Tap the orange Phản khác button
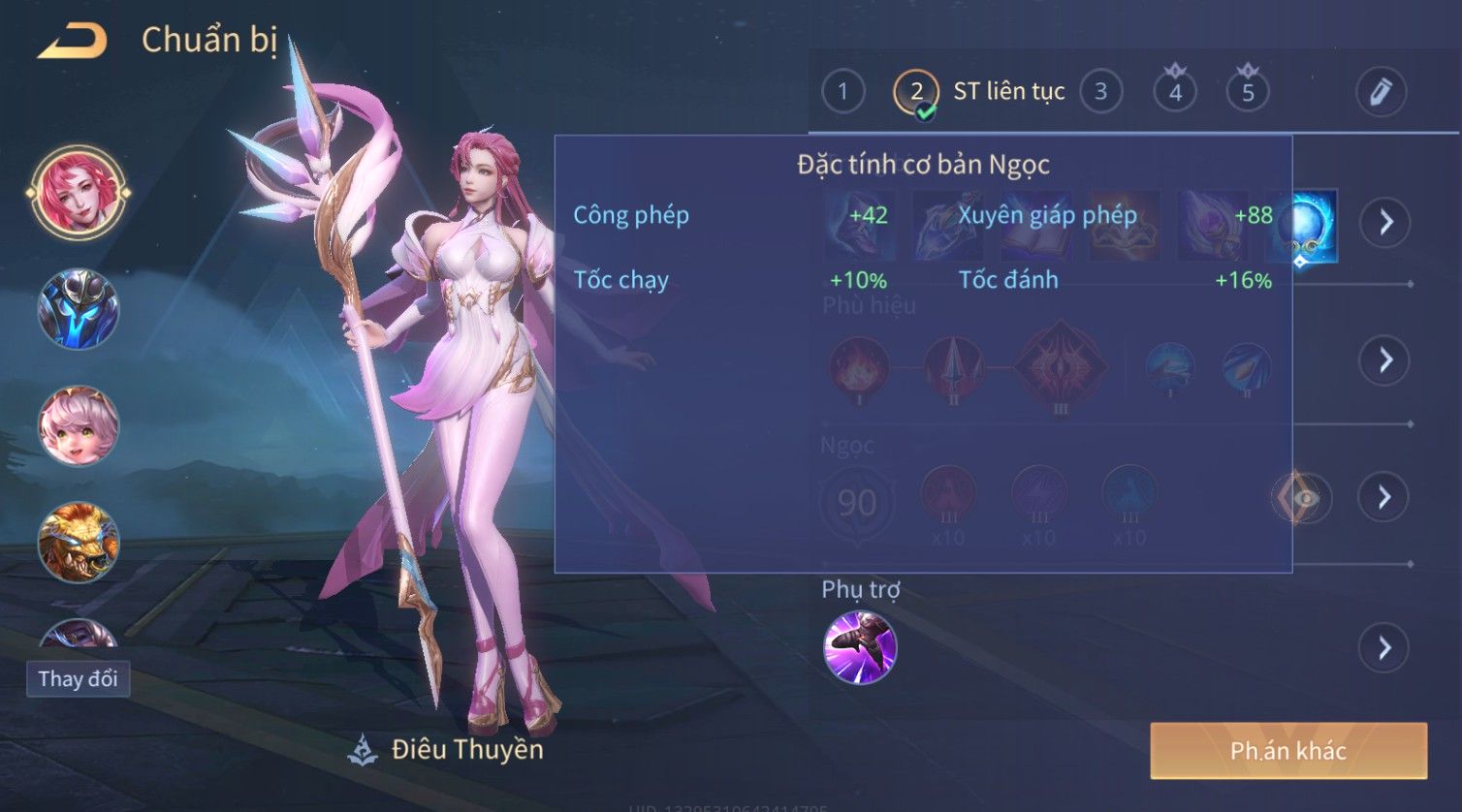1462x812 pixels. click(1288, 751)
